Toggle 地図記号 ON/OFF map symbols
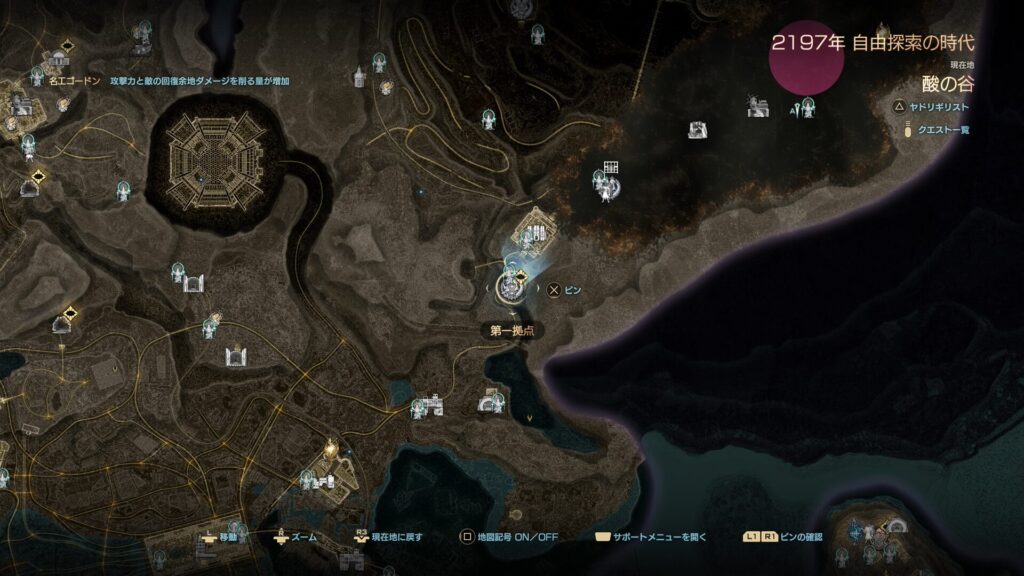1024x576 pixels. (x=509, y=537)
